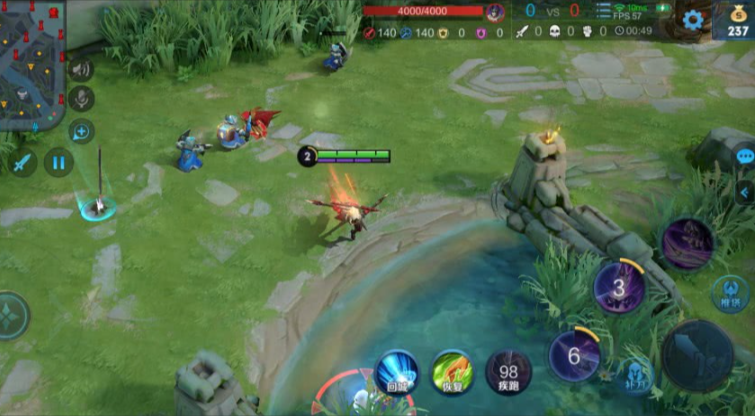This screenshot has height=416, width=755.
Task: Expand the side panel arrow tab
Action: coord(745,192)
